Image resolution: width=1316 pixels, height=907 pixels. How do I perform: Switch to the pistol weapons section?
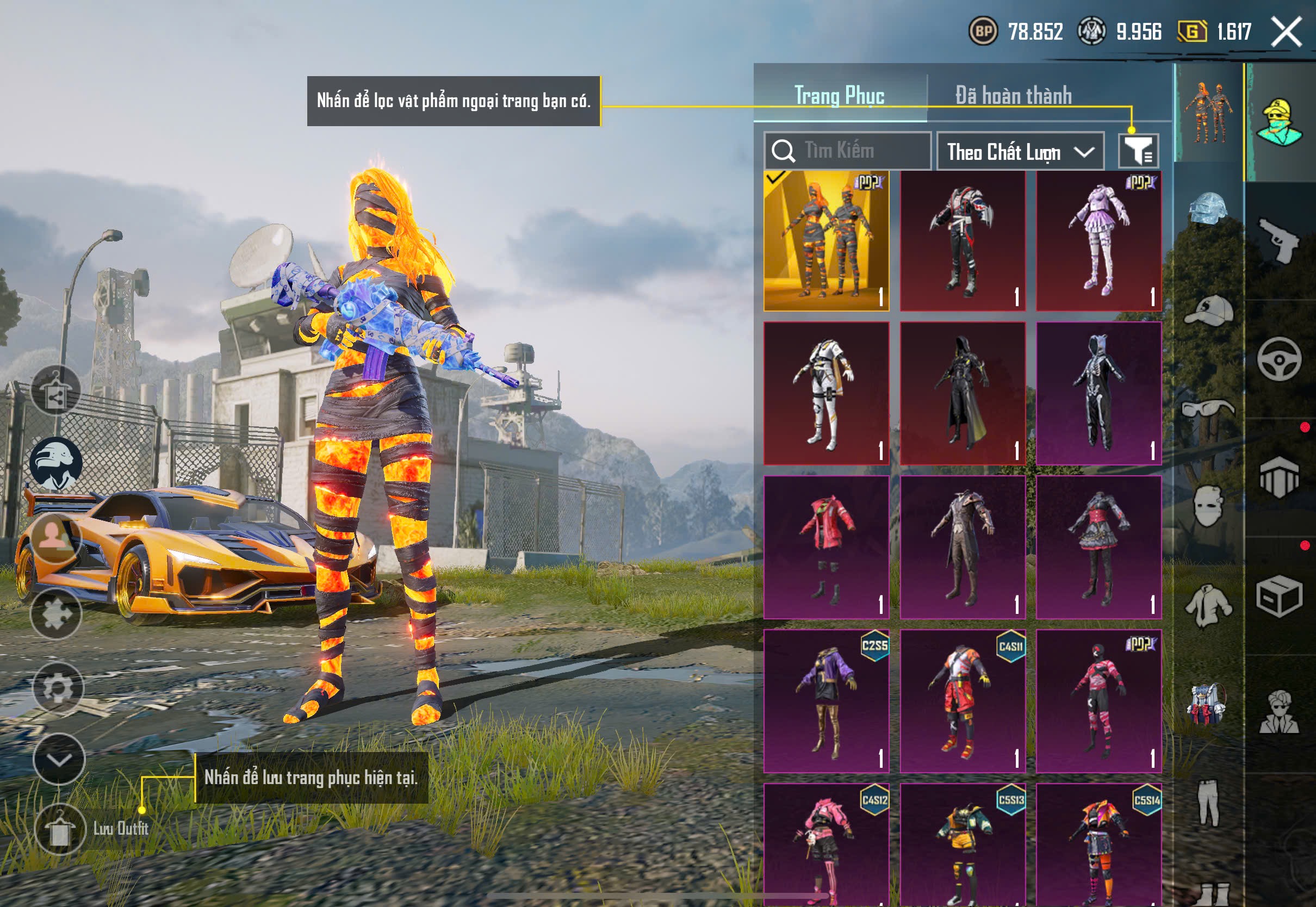tap(1279, 240)
